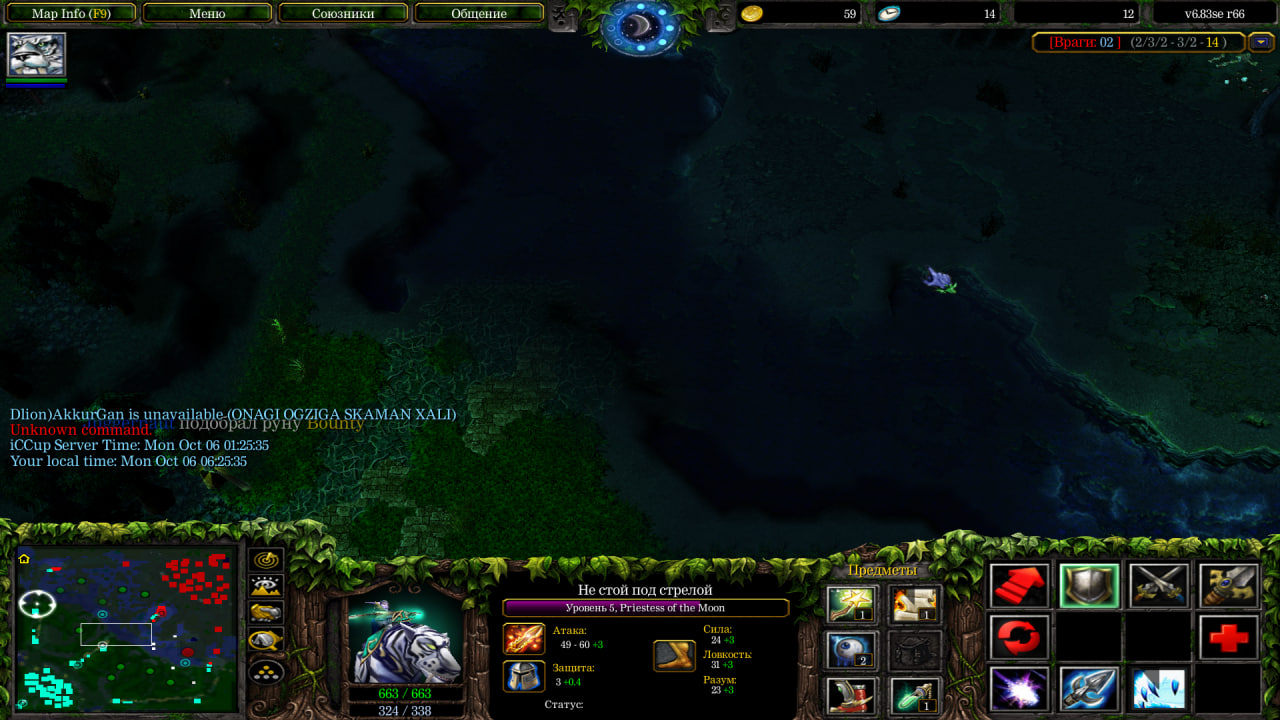Select the Observer Ward eyeball item
The image size is (1280, 720).
click(x=852, y=650)
